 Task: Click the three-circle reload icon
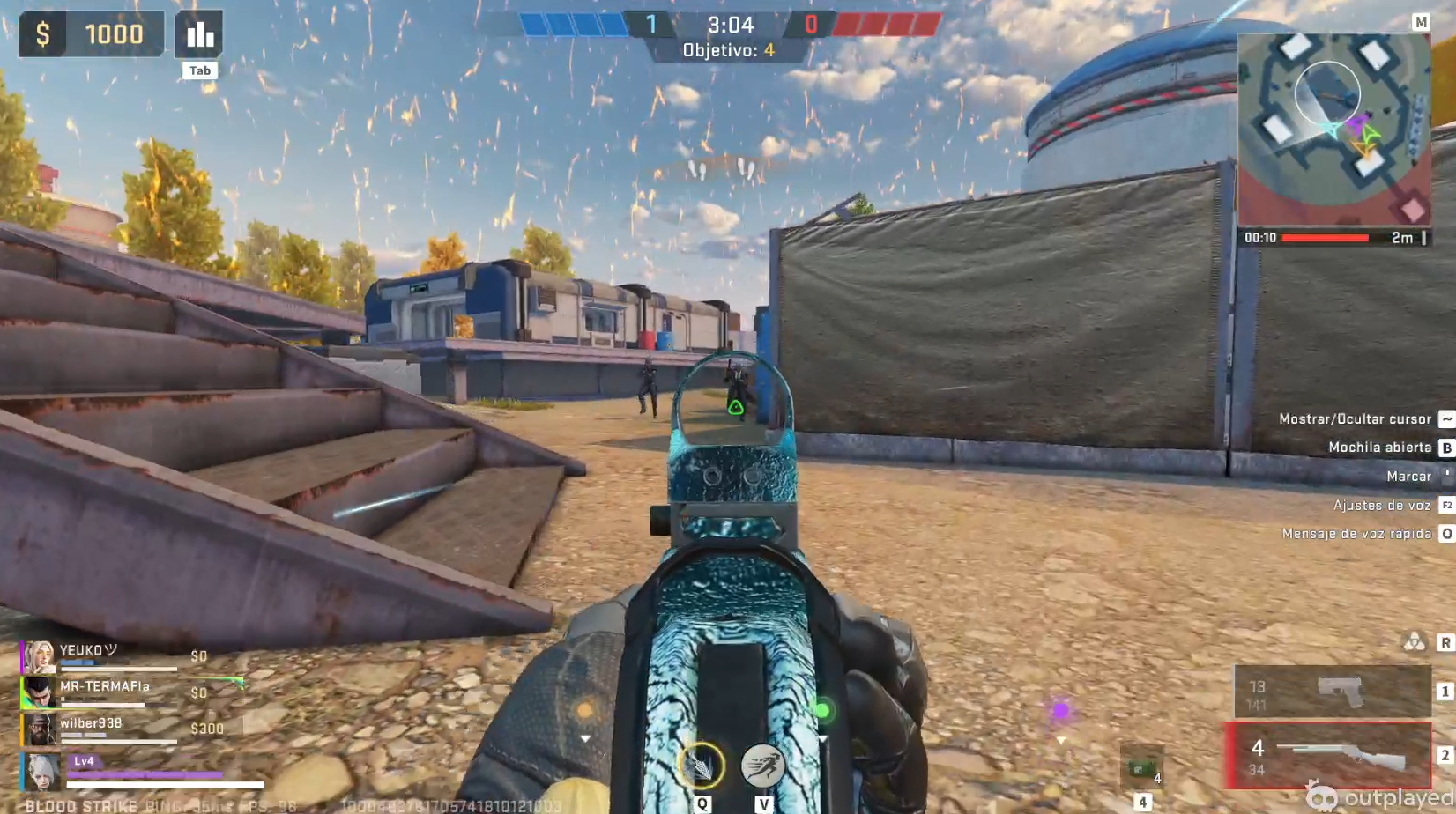click(1414, 642)
